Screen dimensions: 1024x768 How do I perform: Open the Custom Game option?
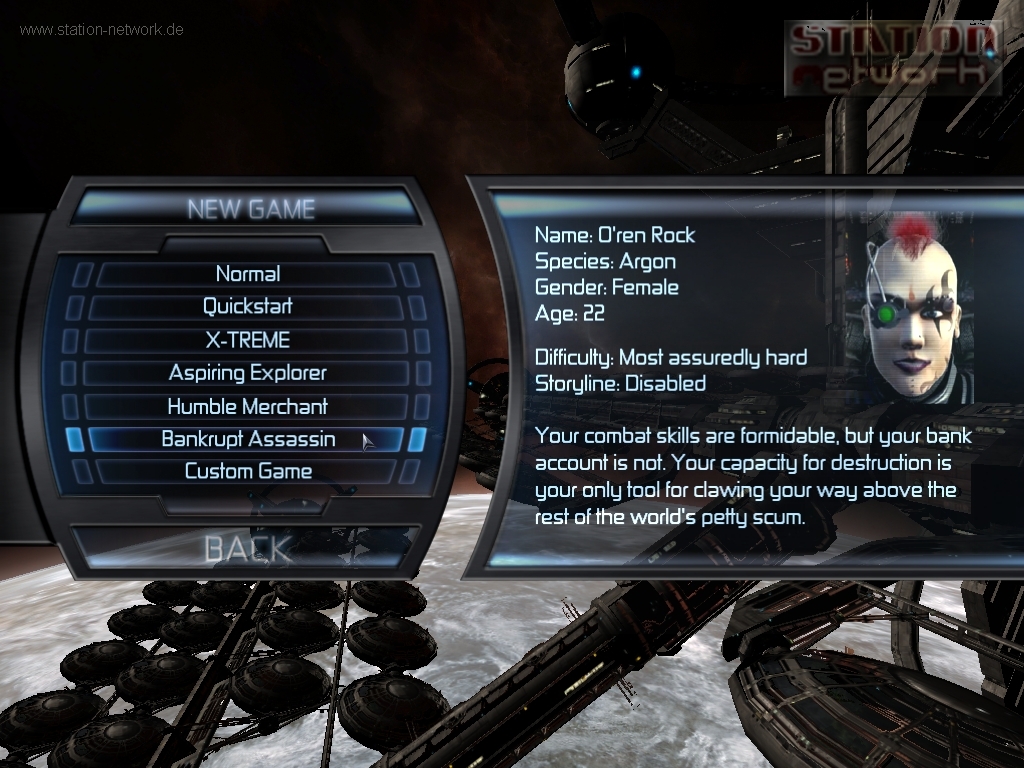coord(248,472)
